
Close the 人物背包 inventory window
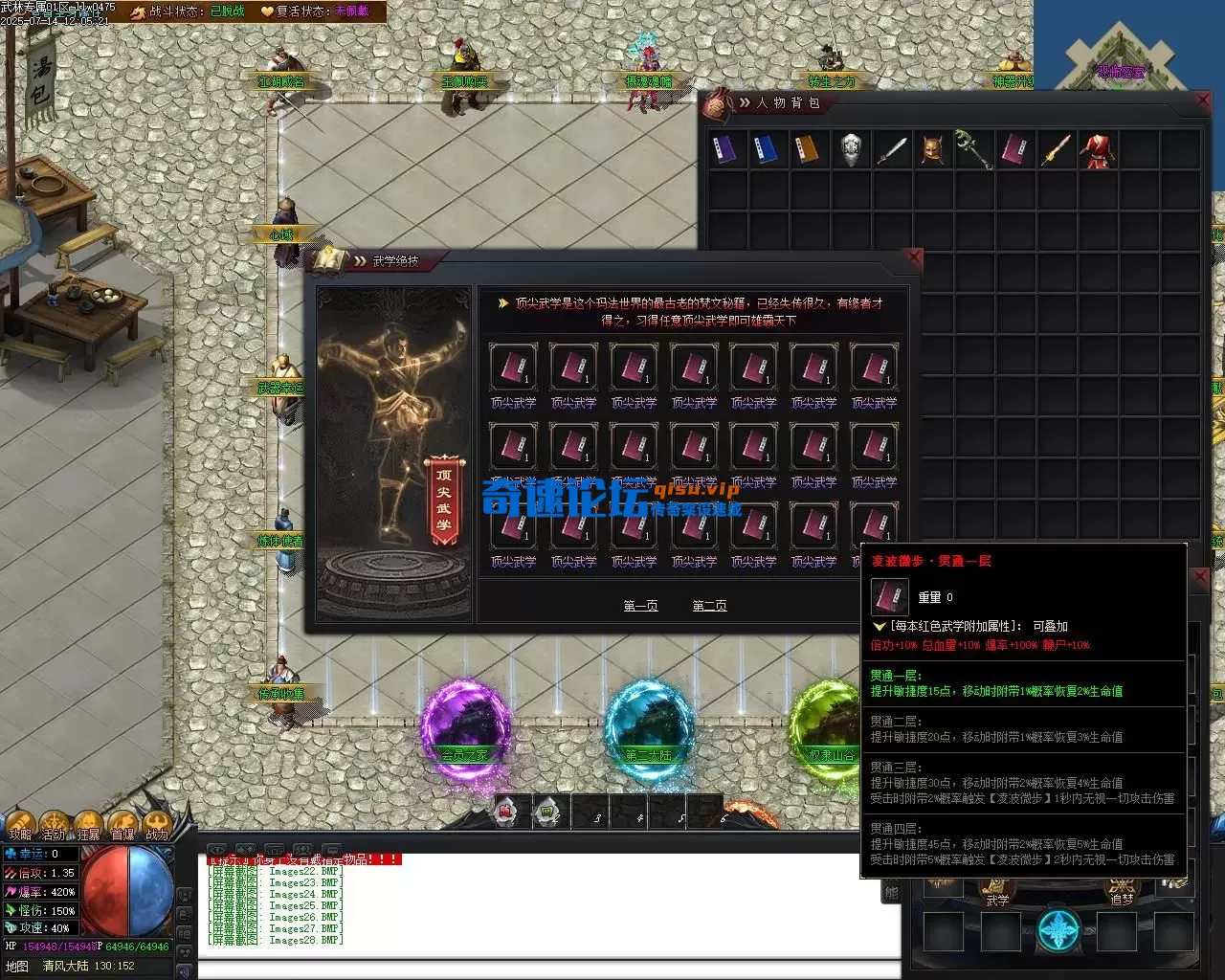click(x=1204, y=100)
